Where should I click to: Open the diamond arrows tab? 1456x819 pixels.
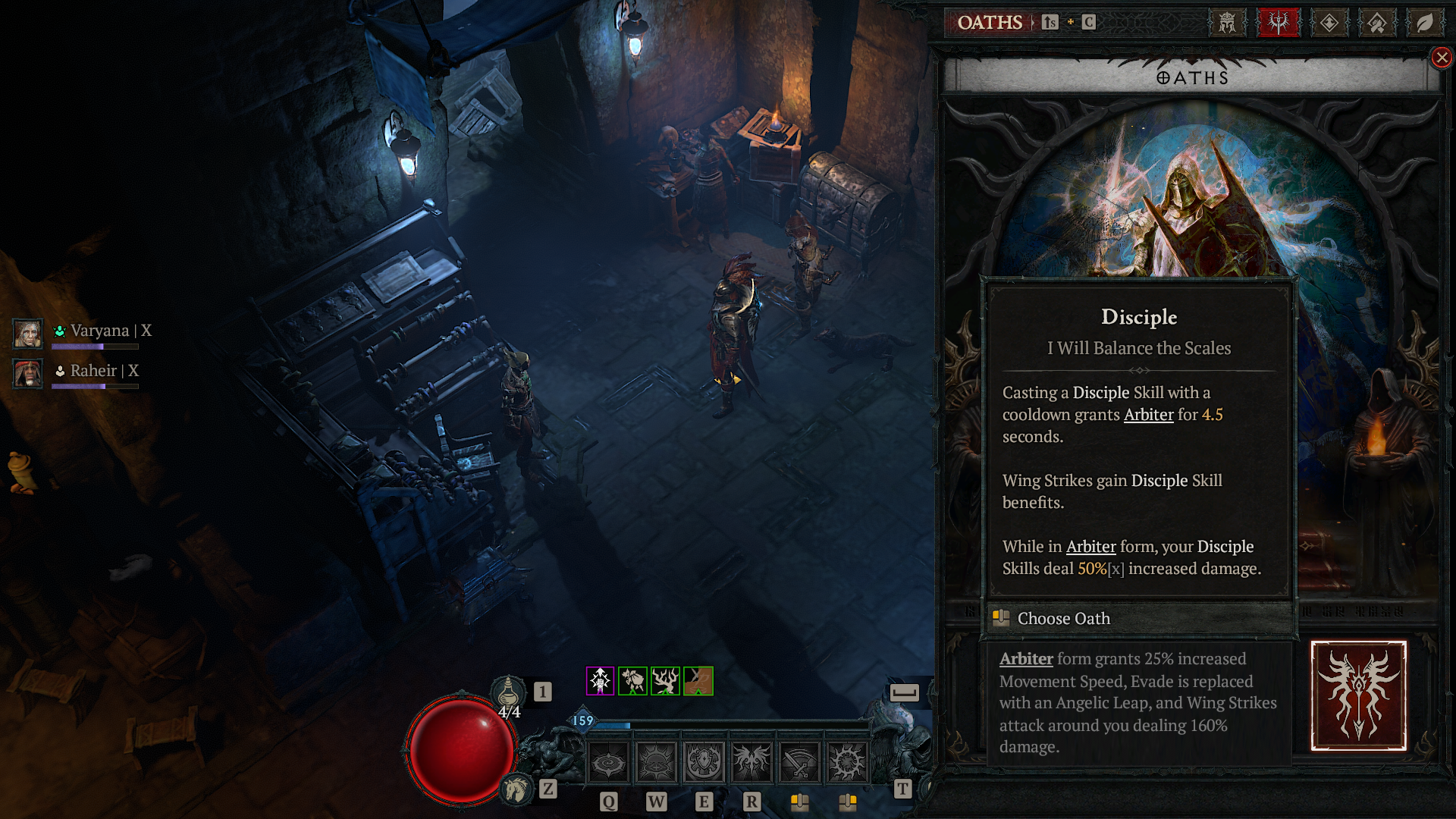point(1329,23)
